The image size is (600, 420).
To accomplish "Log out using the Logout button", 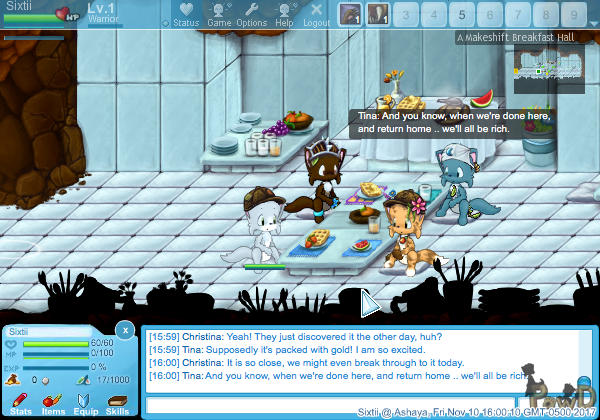I will (x=317, y=14).
